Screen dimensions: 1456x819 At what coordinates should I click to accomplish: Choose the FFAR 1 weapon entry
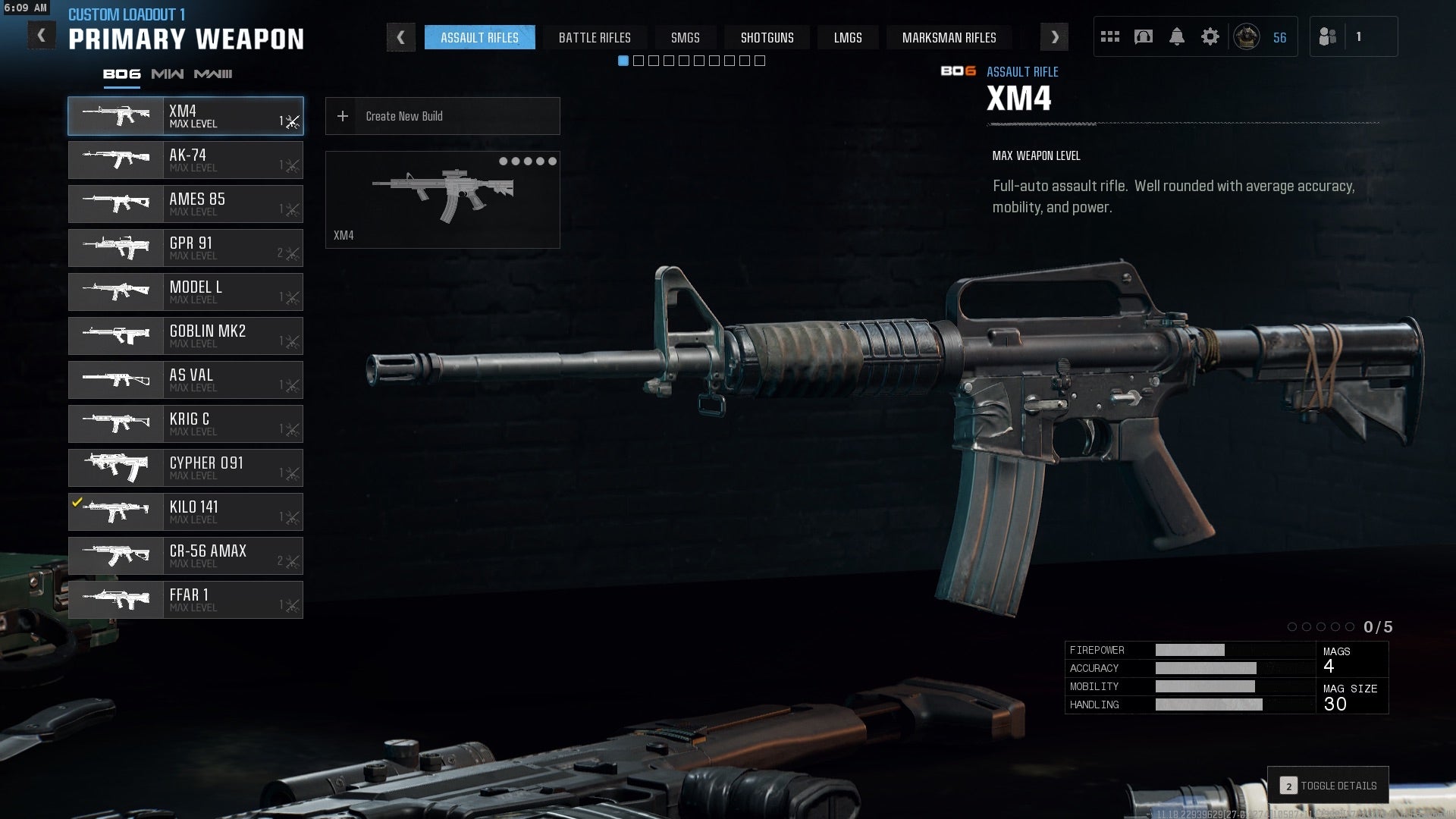(186, 600)
